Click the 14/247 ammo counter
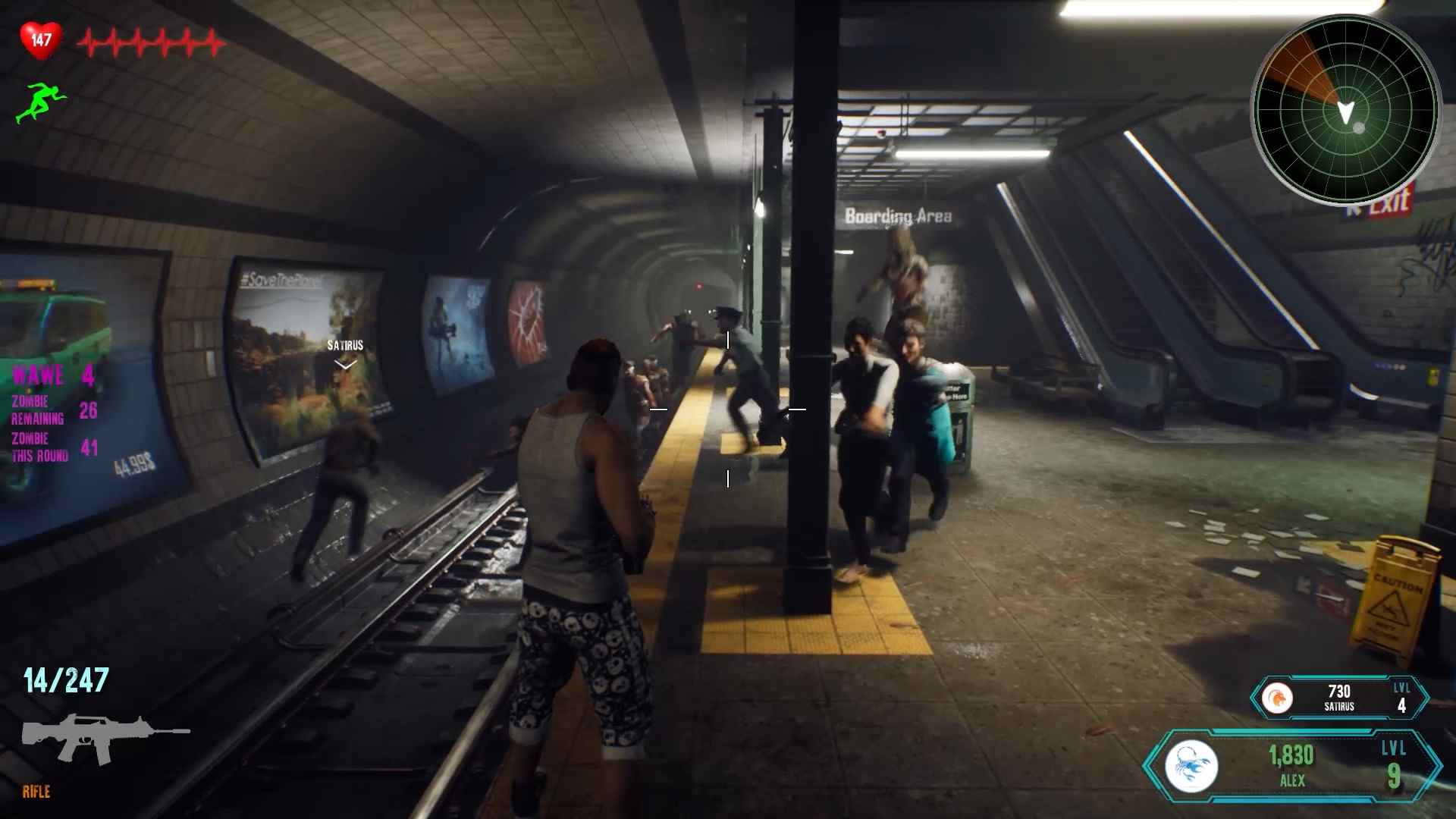 (x=64, y=679)
